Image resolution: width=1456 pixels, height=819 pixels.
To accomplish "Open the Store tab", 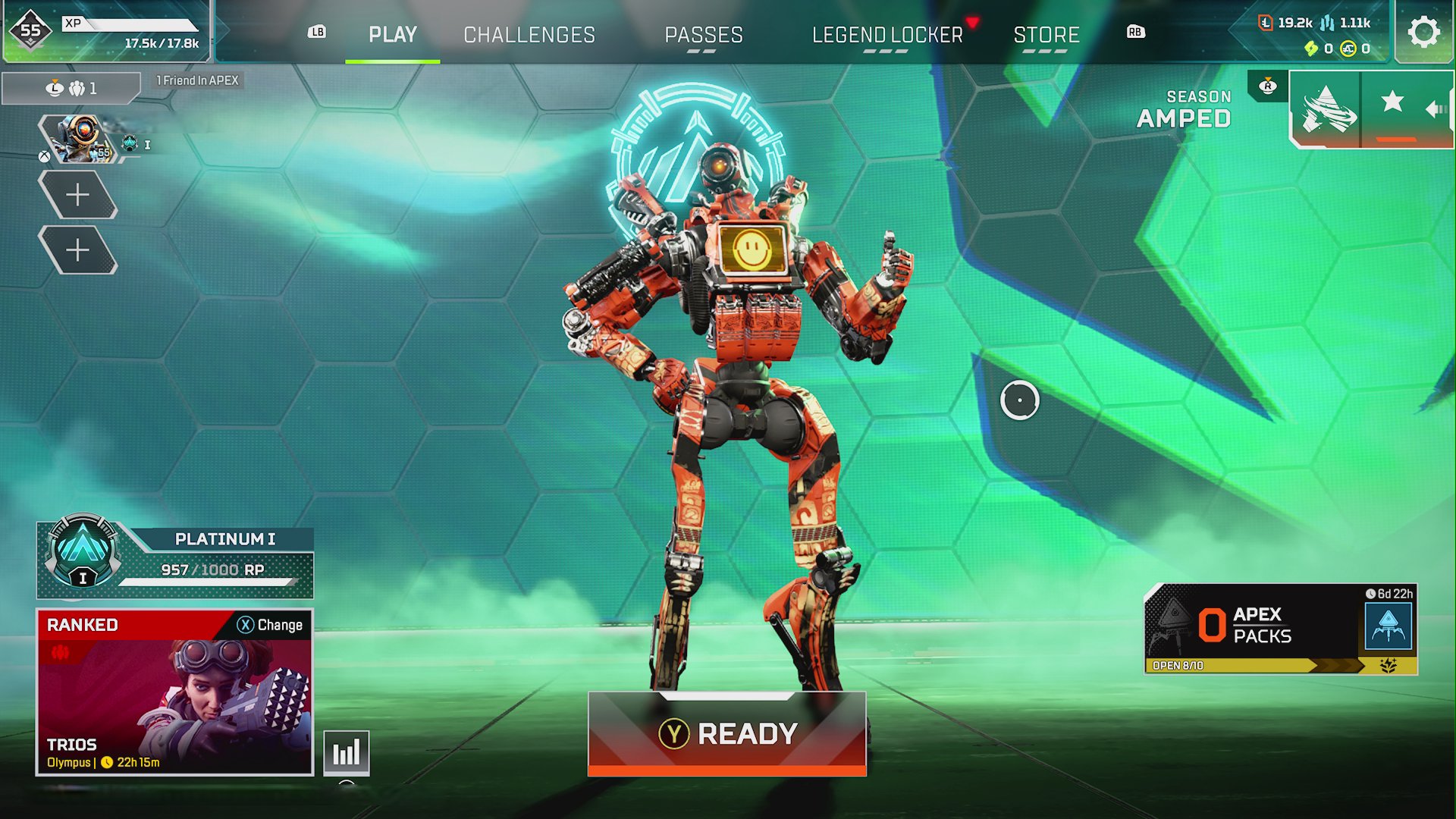I will pyautogui.click(x=1046, y=35).
